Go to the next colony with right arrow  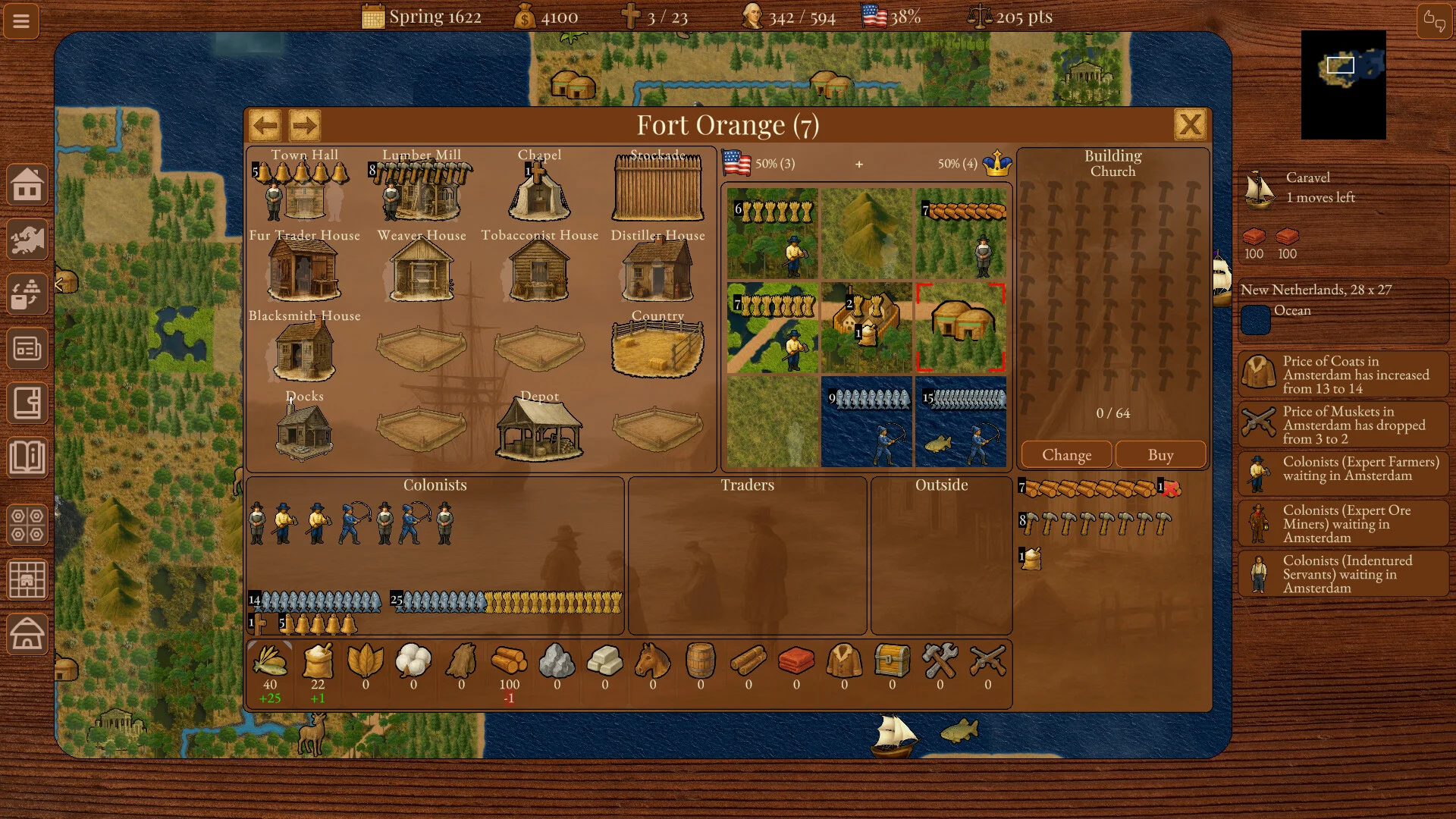click(x=305, y=125)
